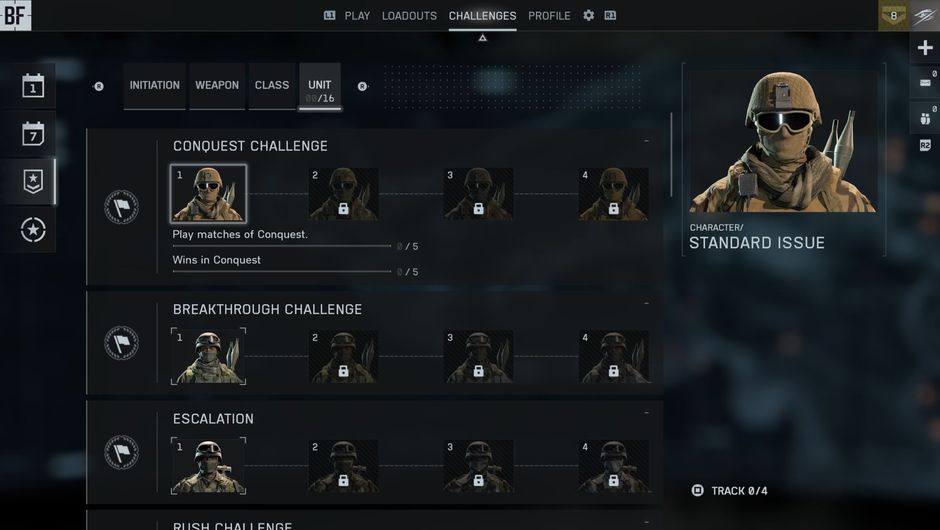Pick the Escalation tier 1 soldier
The width and height of the screenshot is (940, 530).
click(x=208, y=466)
